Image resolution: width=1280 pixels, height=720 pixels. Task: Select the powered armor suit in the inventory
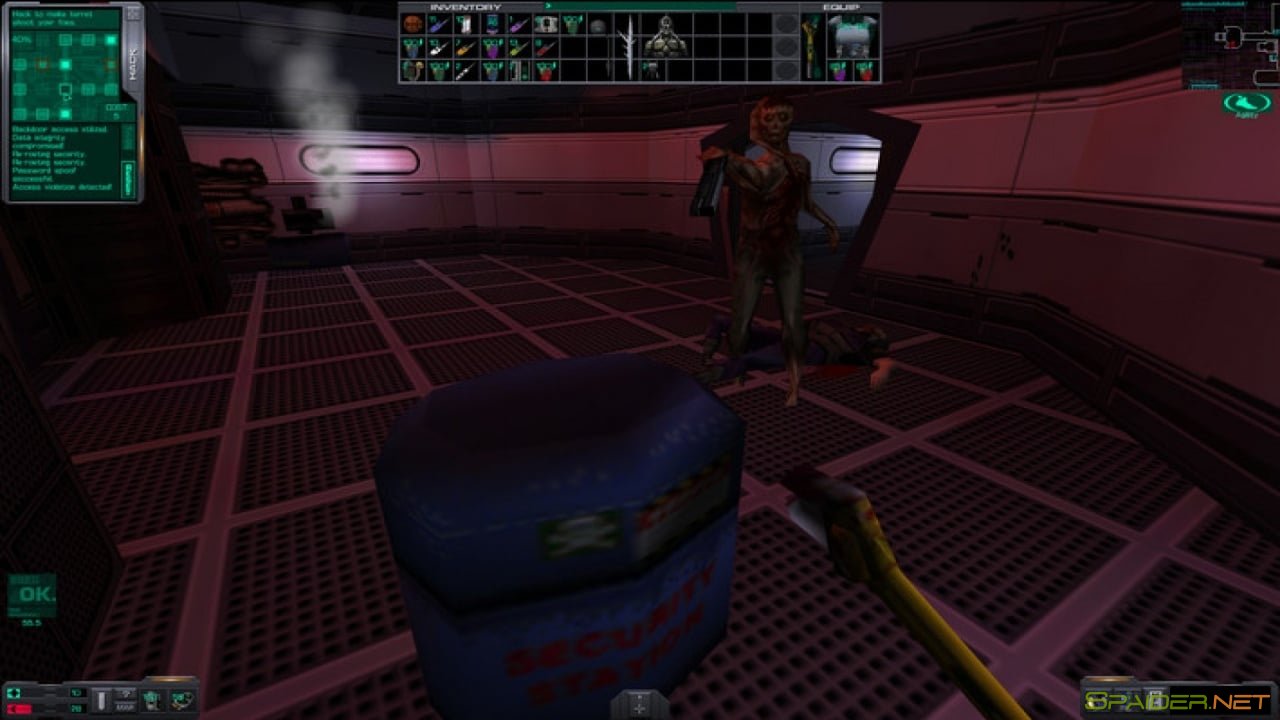667,33
